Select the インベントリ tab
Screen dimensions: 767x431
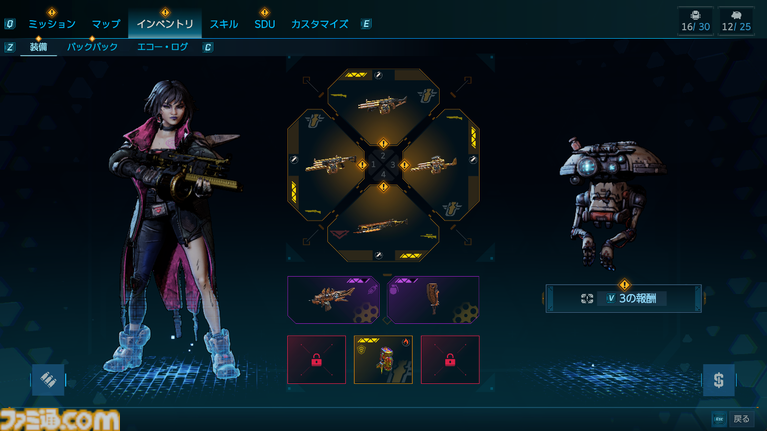tap(163, 23)
